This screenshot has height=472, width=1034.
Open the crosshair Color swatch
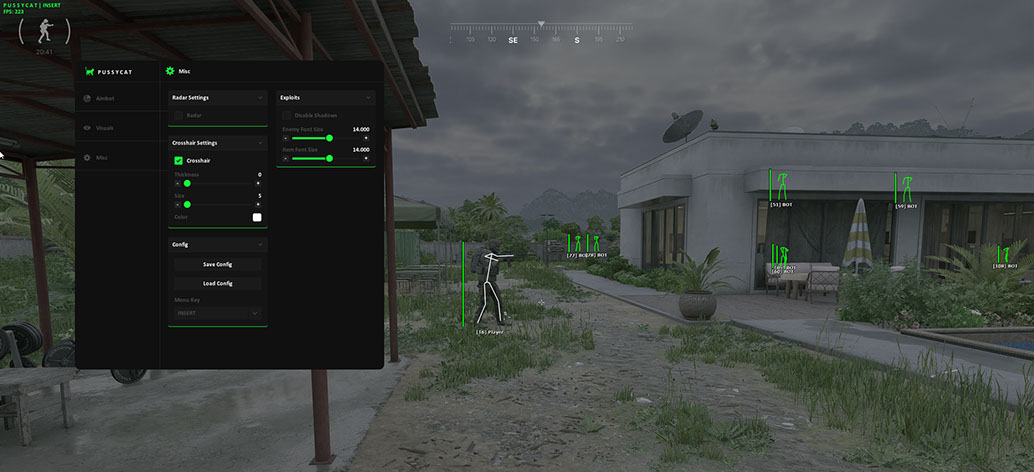click(x=257, y=217)
